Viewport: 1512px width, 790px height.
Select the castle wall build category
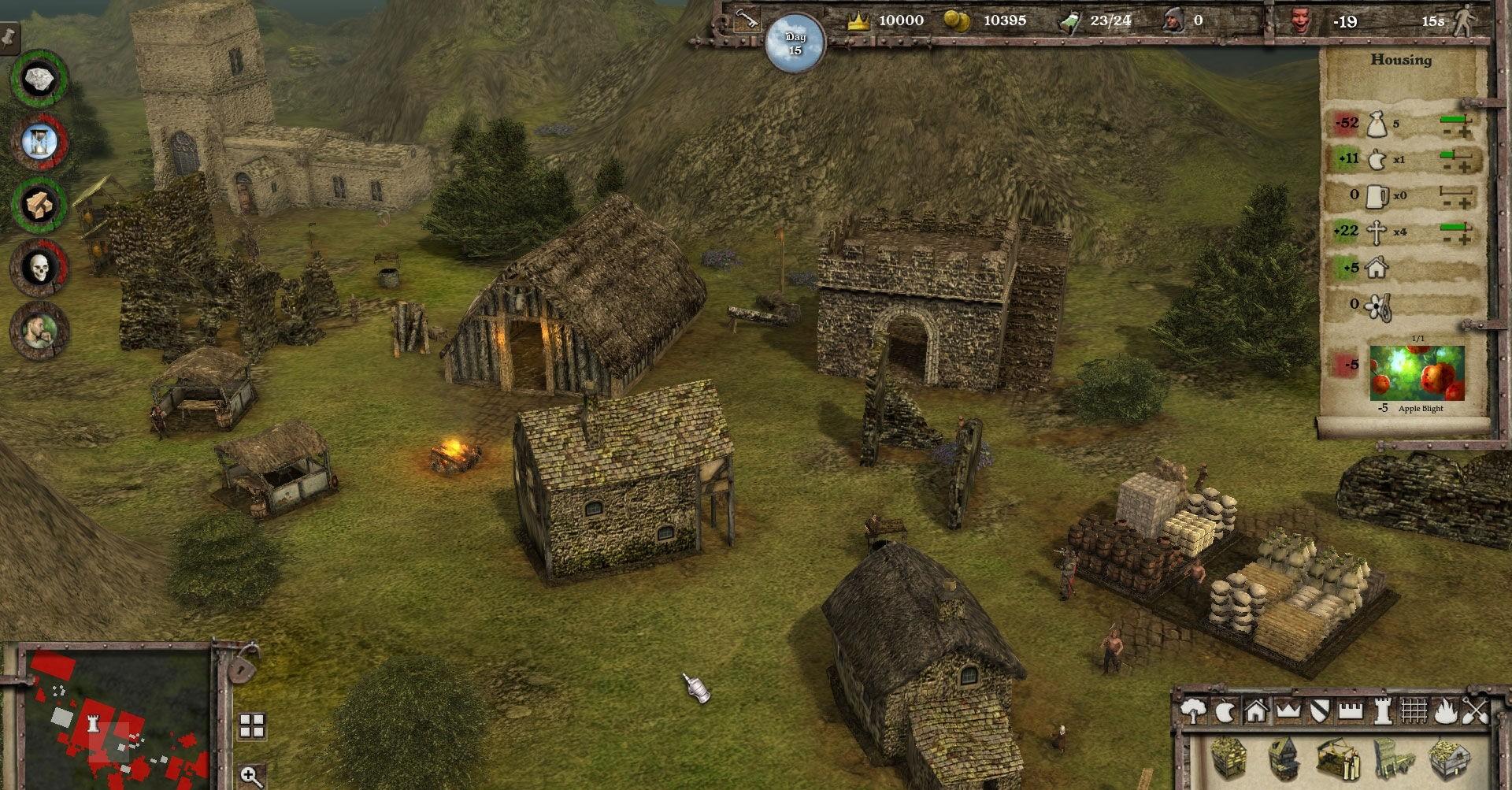click(x=1351, y=712)
